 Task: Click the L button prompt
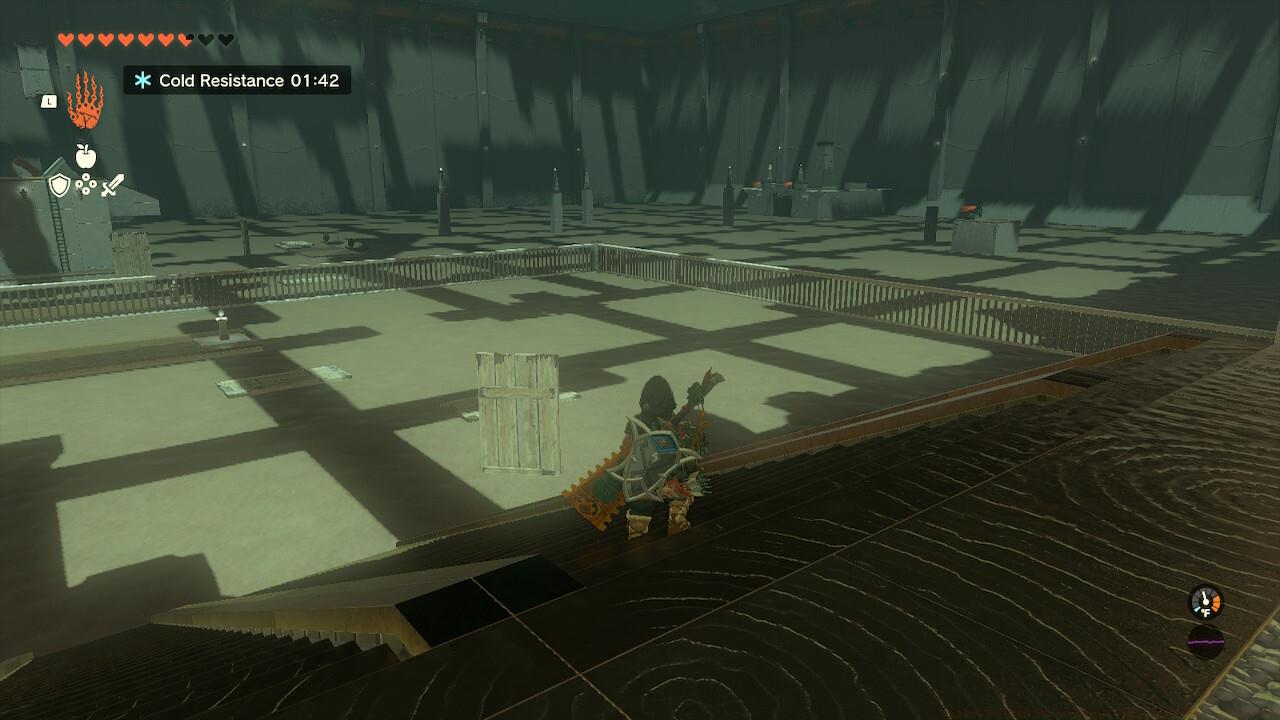point(50,101)
